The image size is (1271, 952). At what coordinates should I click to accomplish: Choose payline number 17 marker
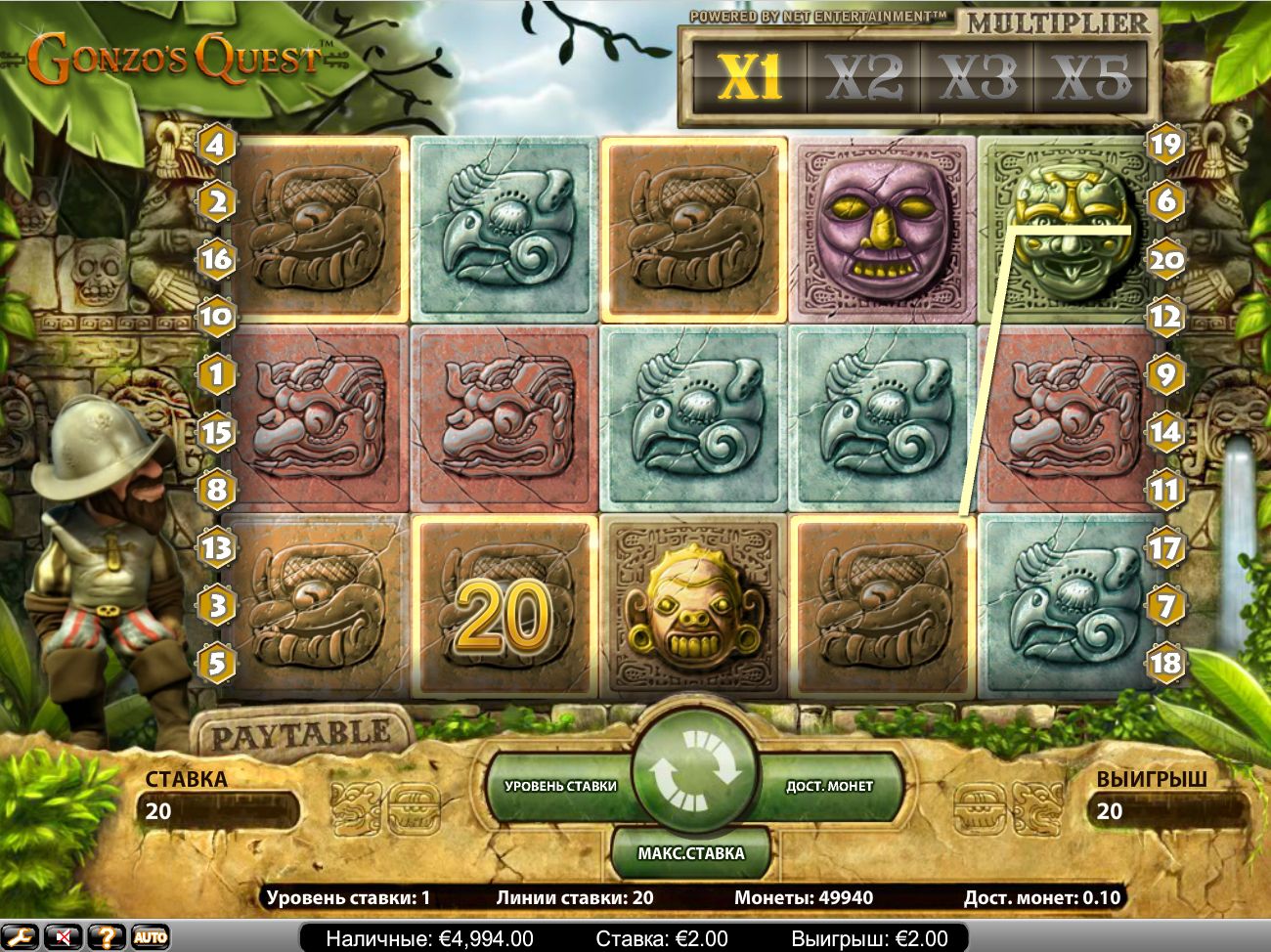pos(1165,547)
